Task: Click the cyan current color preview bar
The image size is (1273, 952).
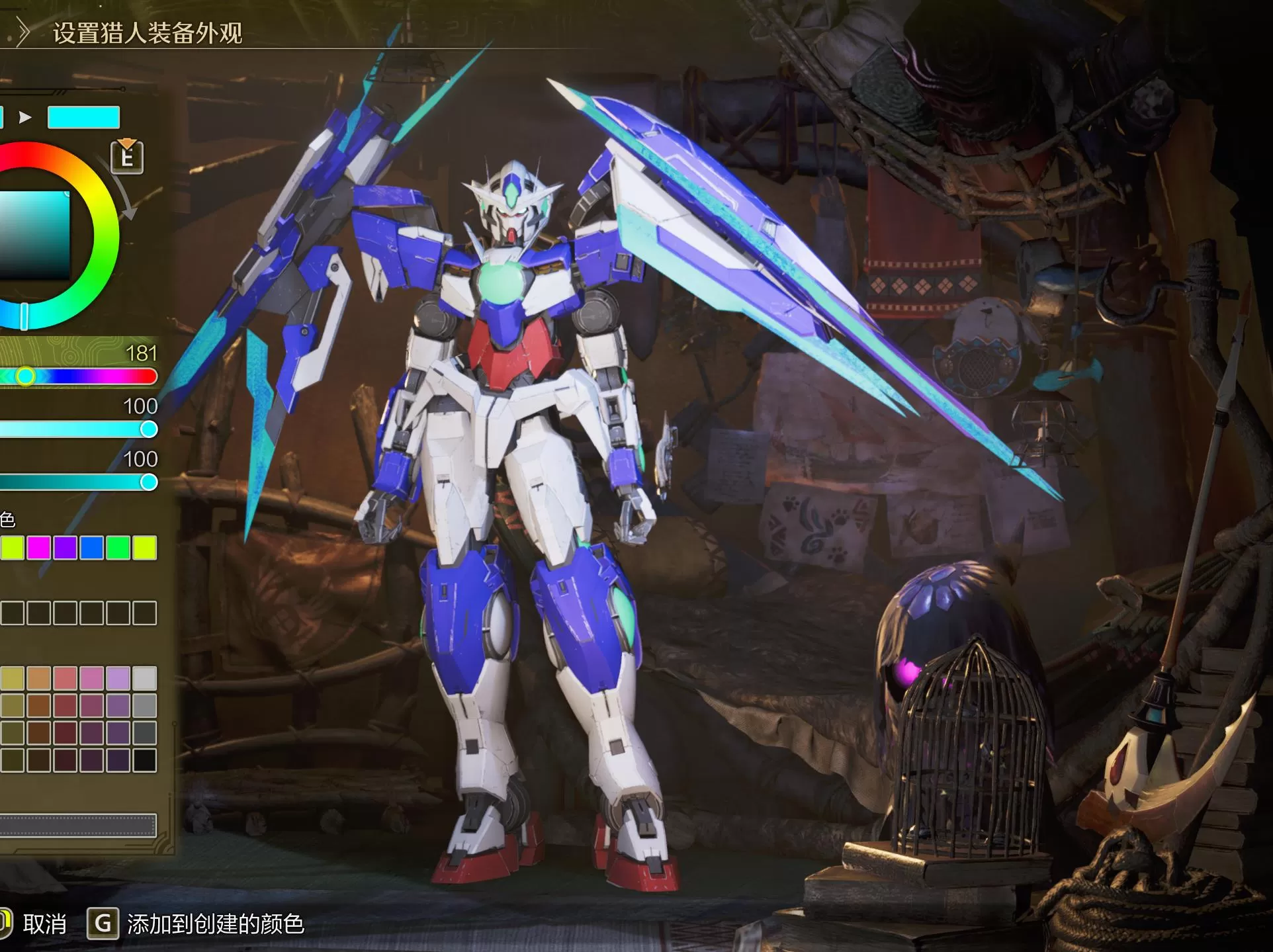Action: (x=83, y=118)
